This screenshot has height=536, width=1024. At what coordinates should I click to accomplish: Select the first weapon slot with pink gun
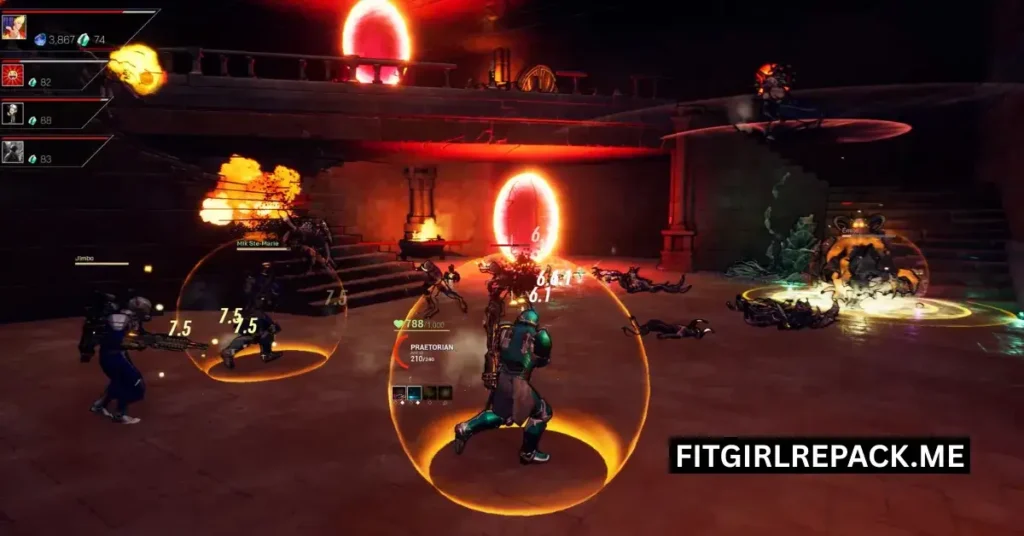coord(399,394)
